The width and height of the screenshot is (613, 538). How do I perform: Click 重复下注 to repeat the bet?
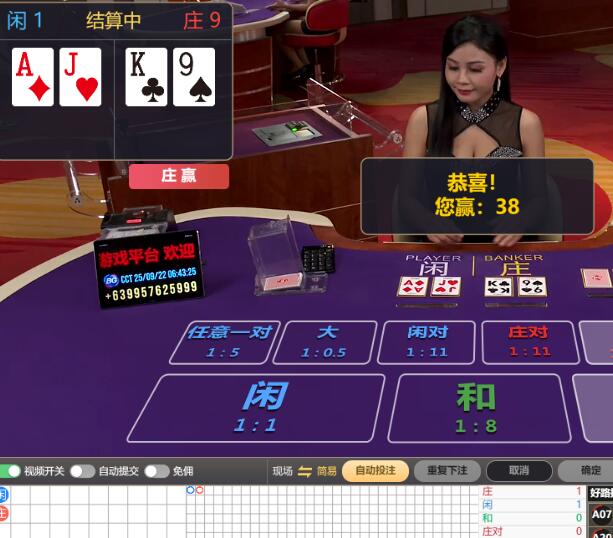tap(447, 471)
